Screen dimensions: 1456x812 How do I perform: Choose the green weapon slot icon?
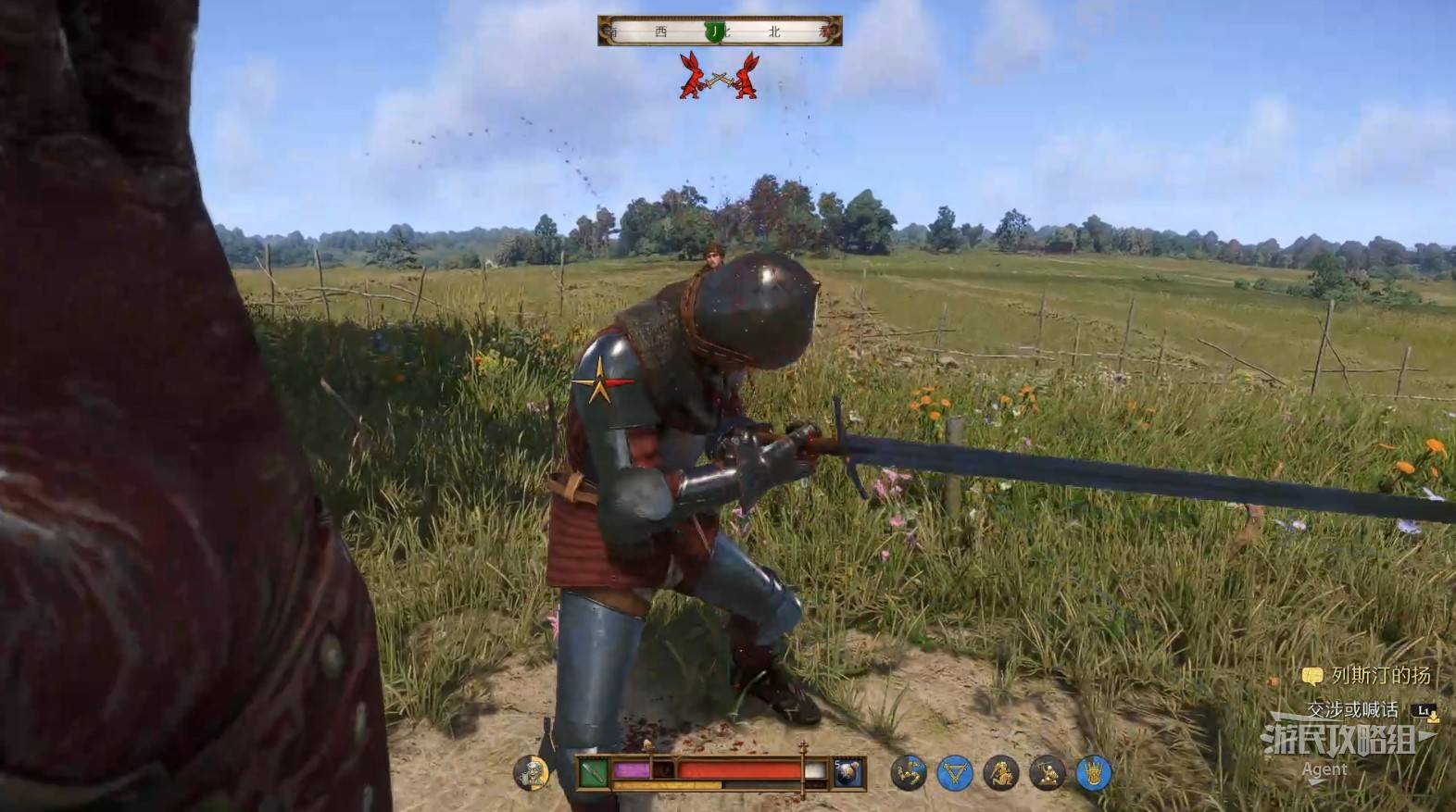coord(594,771)
